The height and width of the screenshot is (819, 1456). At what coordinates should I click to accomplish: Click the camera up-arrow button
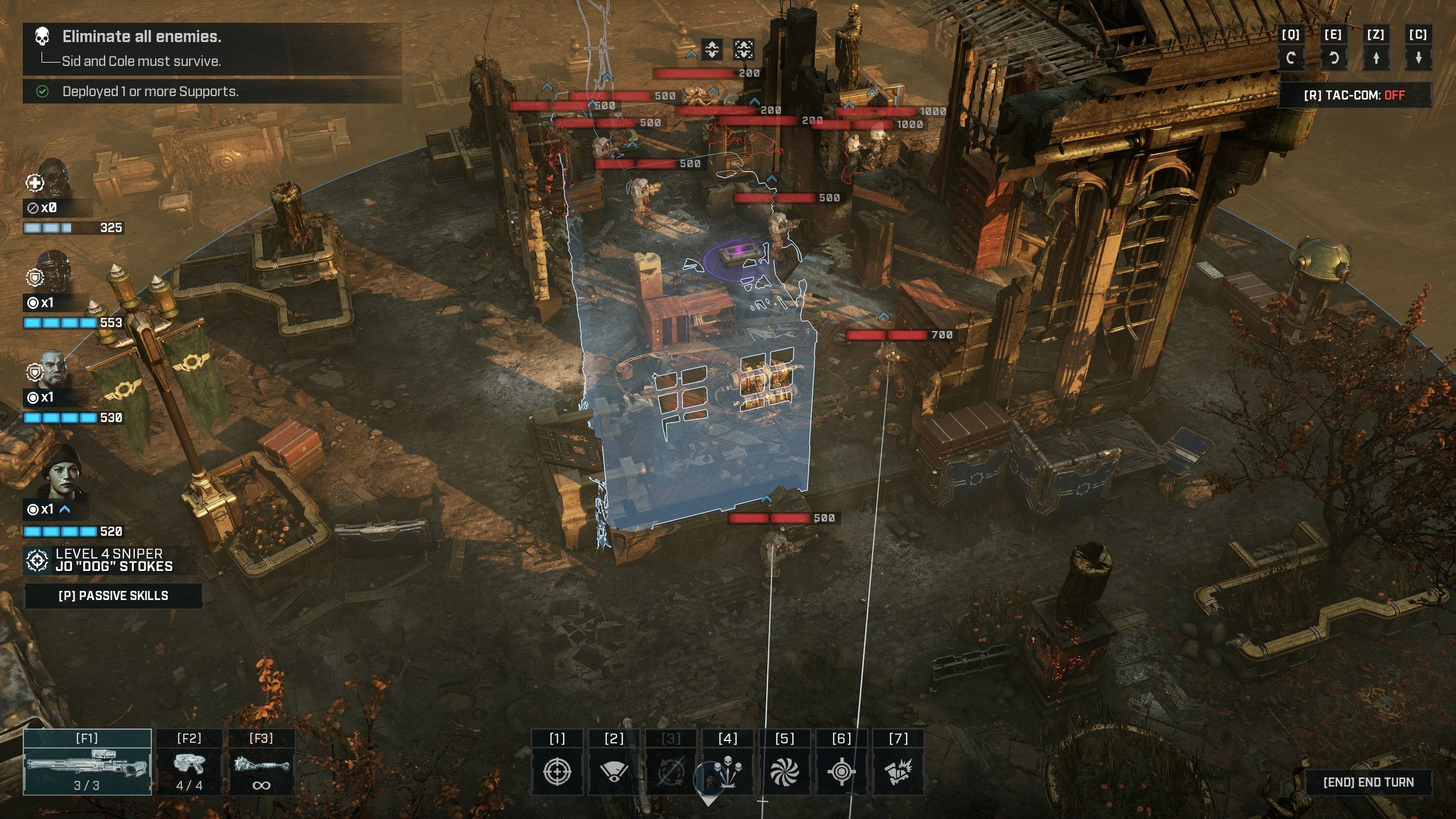click(1376, 57)
